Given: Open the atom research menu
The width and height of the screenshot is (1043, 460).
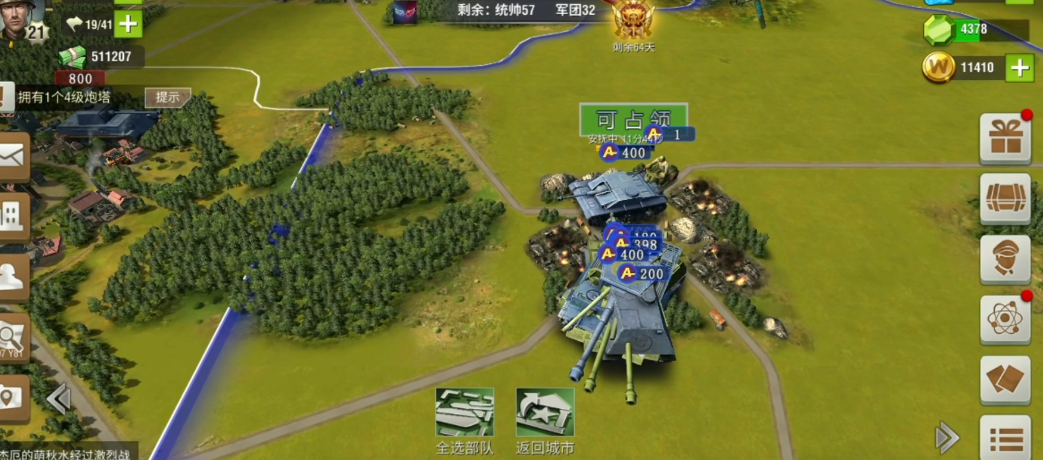Looking at the screenshot, I should tap(1004, 319).
